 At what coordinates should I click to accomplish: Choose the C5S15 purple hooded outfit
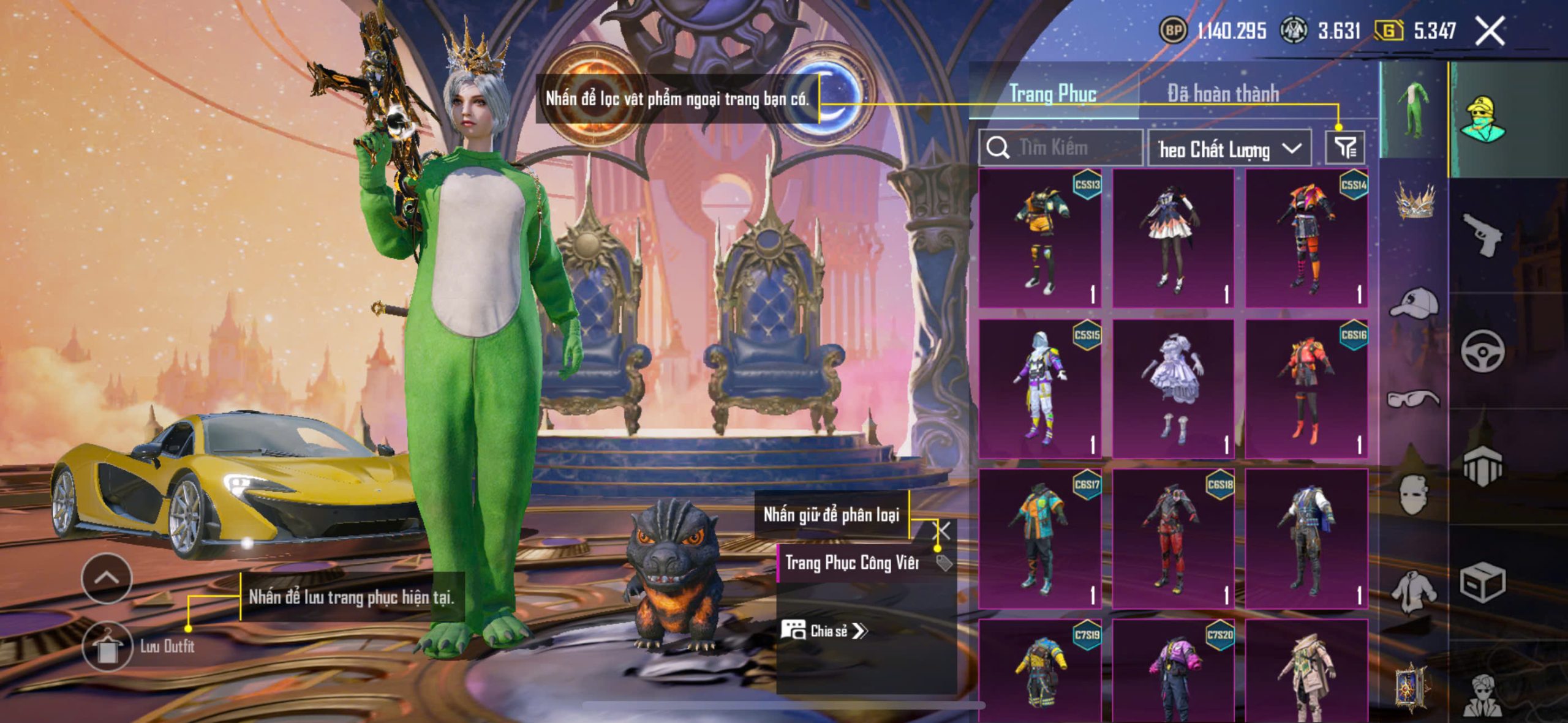pos(1039,388)
